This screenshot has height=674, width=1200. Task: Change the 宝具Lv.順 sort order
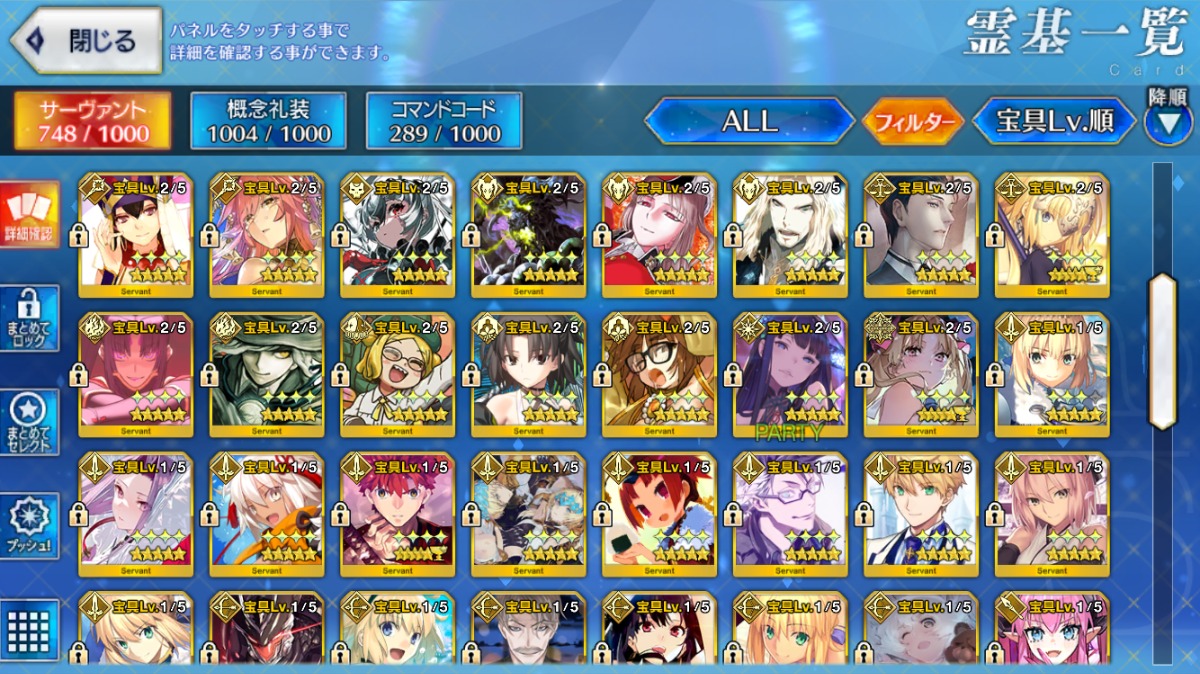tap(1054, 122)
